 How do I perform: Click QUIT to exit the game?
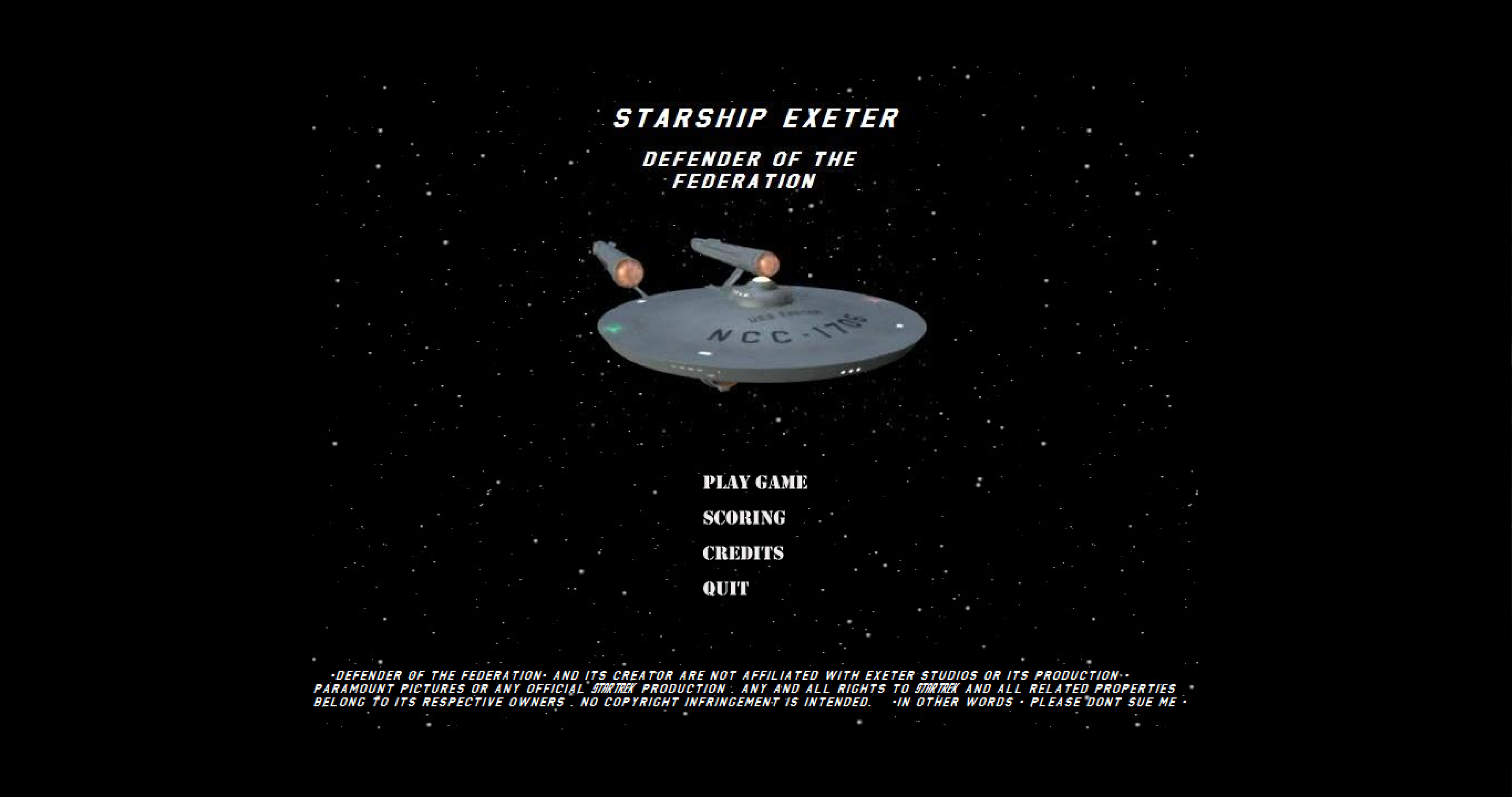click(x=726, y=588)
